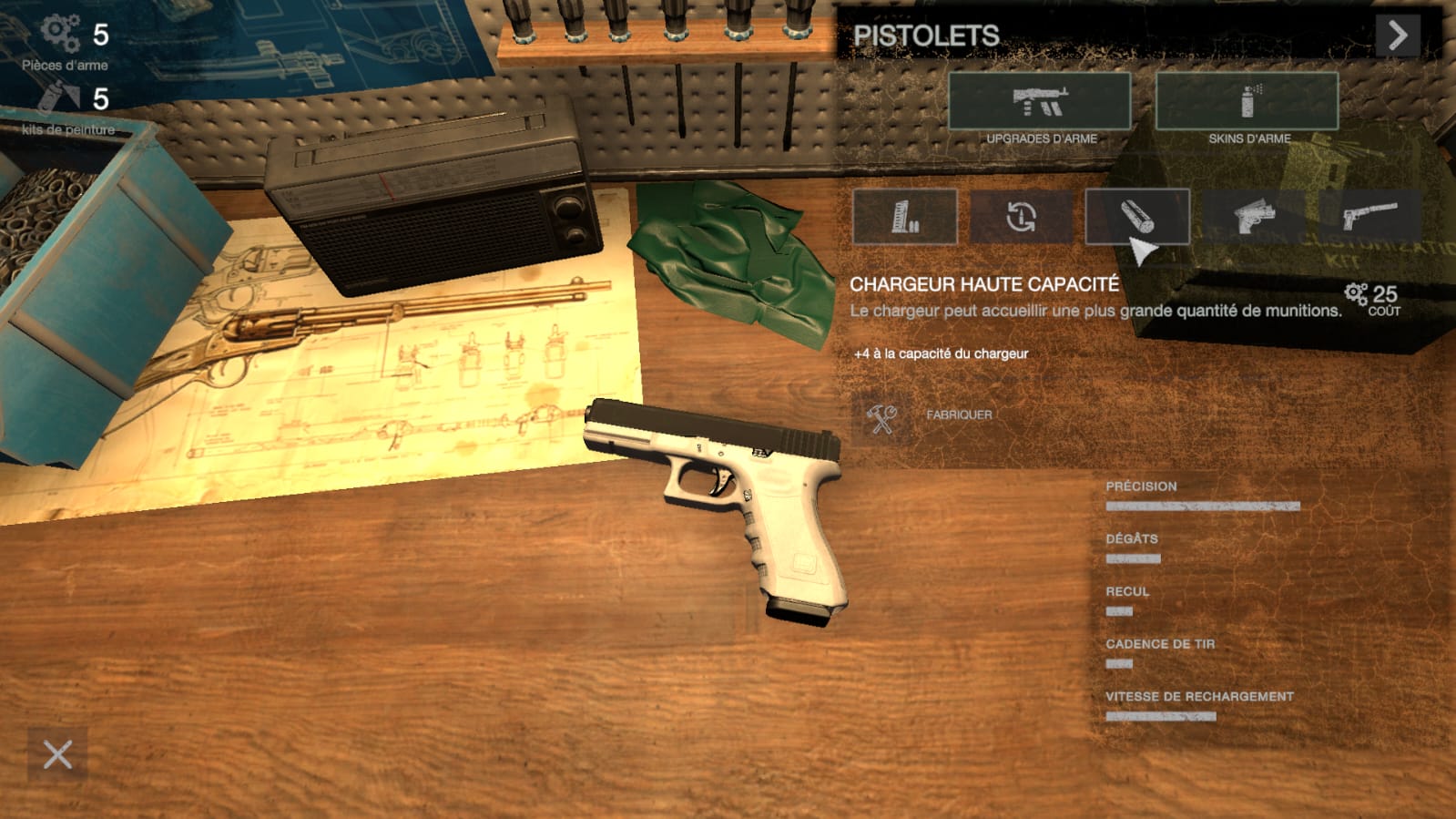Select the magazine capacity upgrade icon
1456x819 pixels.
[x=904, y=217]
